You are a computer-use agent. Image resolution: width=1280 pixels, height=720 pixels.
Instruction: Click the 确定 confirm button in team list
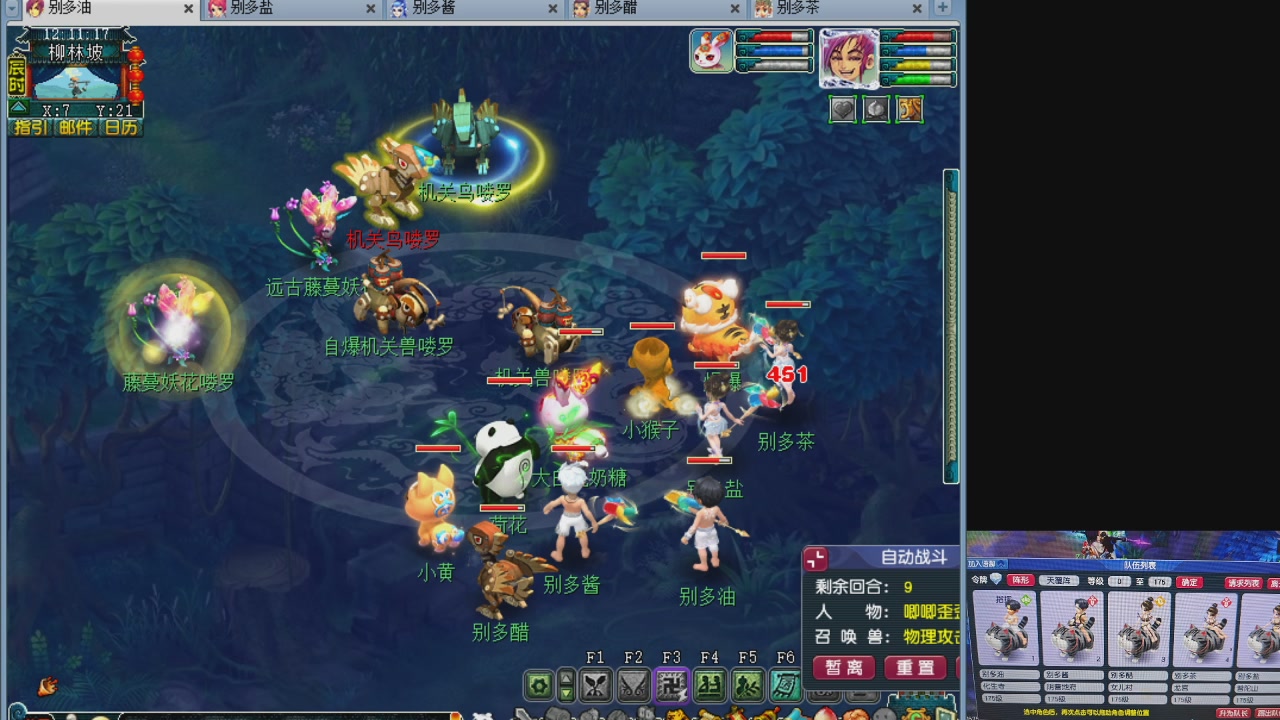pos(1189,581)
